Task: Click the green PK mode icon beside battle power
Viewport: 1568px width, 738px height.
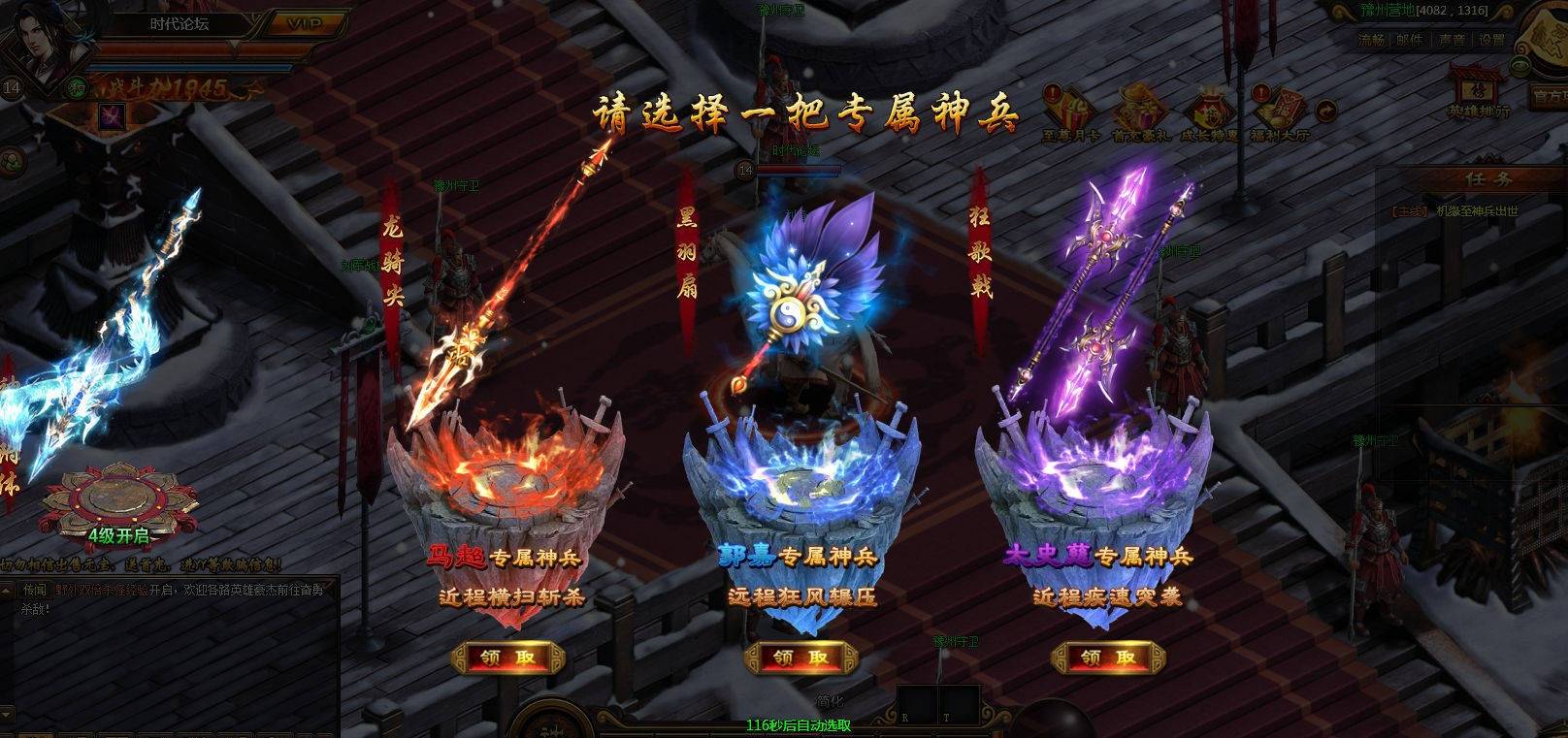Action: point(76,88)
